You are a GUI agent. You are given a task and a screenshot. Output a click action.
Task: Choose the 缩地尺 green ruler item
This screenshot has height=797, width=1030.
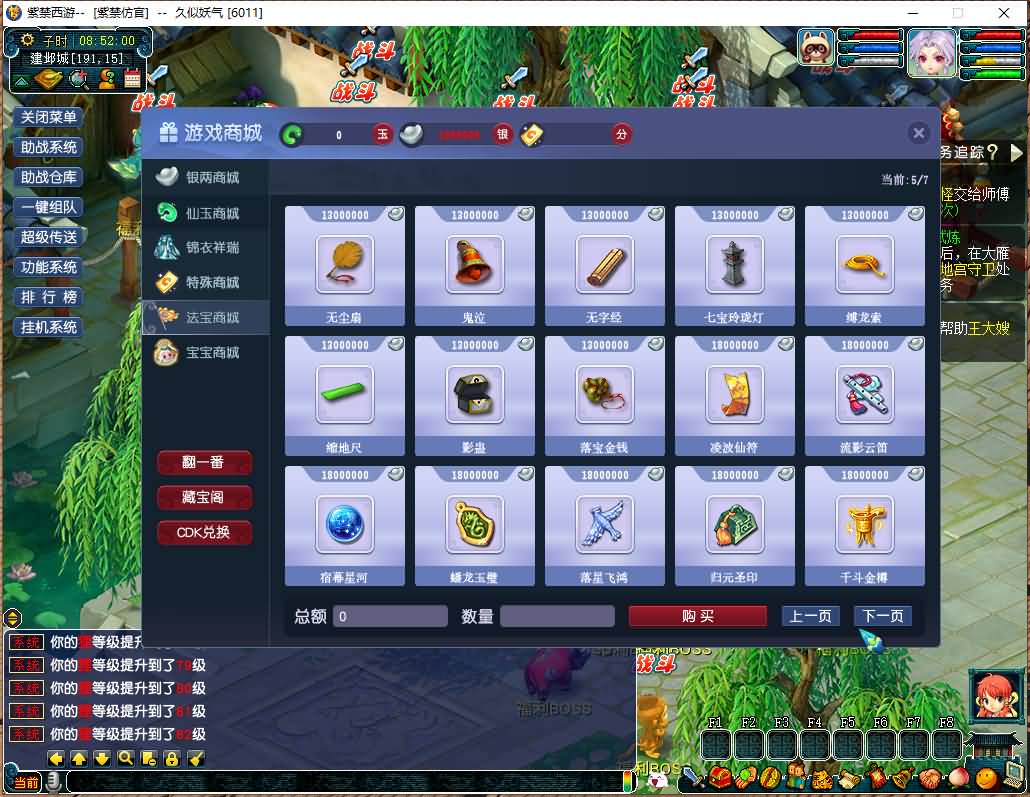pyautogui.click(x=345, y=395)
